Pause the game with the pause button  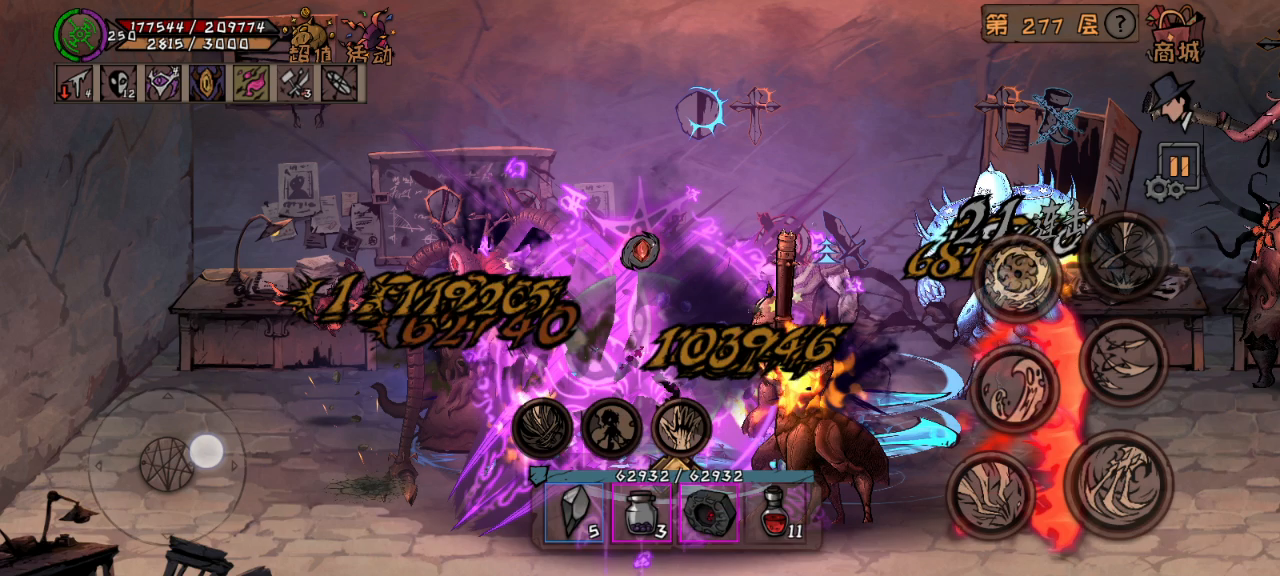1179,165
